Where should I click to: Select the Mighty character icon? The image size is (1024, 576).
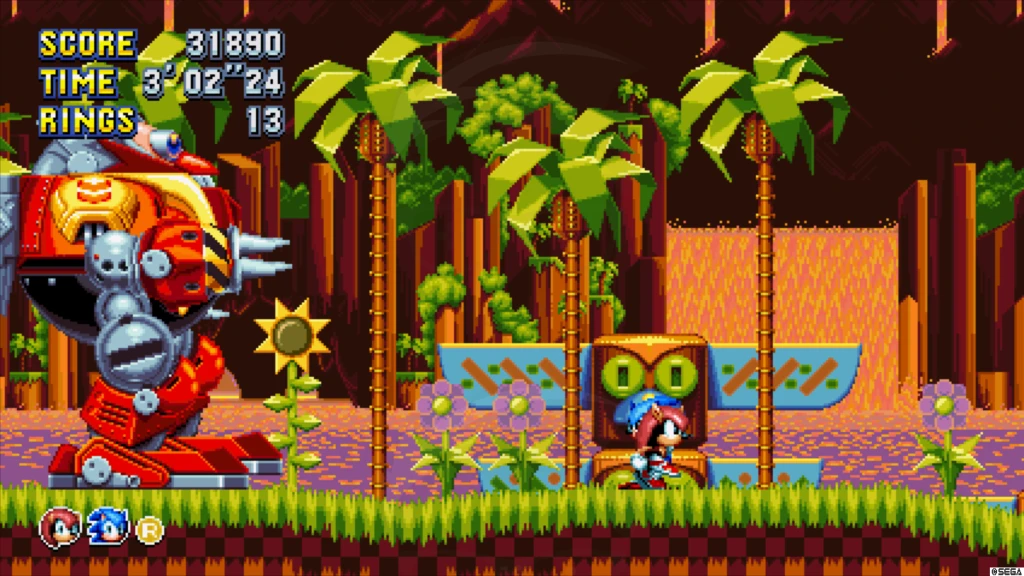(59, 526)
